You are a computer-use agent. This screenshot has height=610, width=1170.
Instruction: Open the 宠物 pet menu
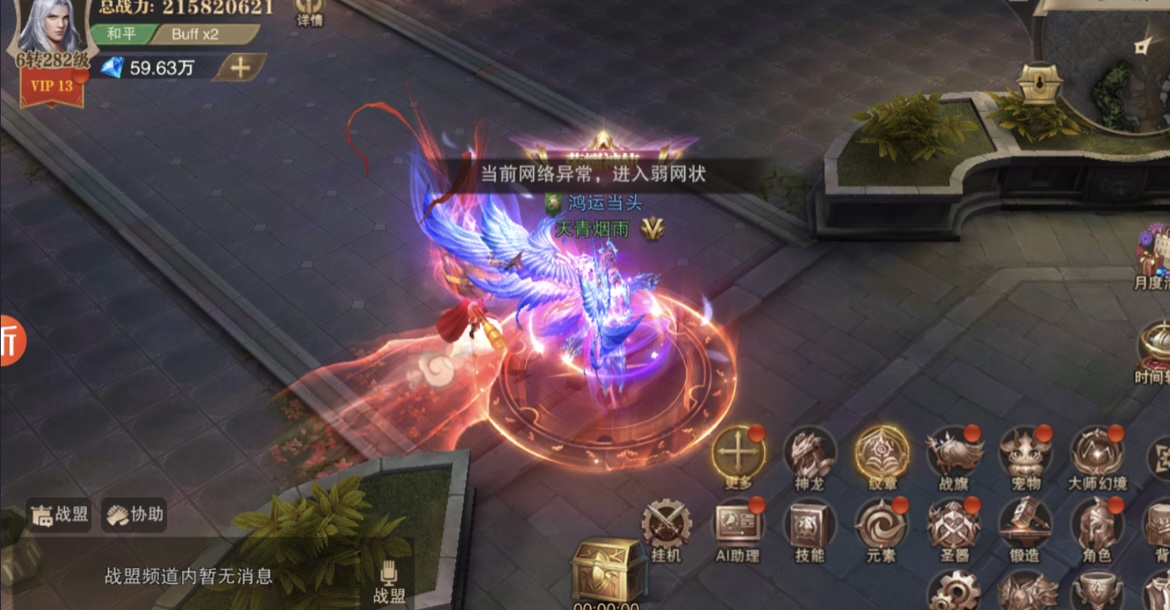(x=1026, y=455)
